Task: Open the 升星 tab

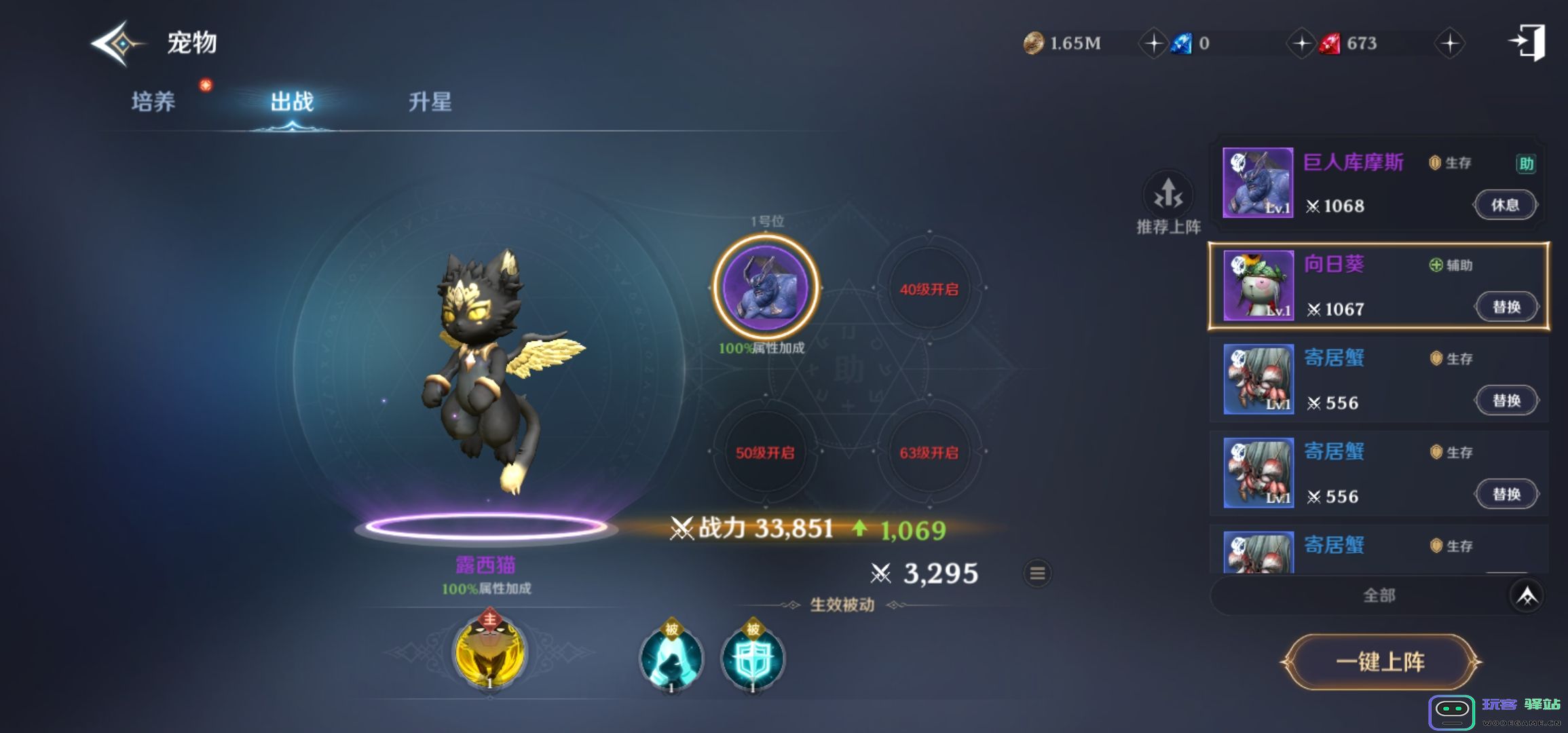Action: coord(432,103)
